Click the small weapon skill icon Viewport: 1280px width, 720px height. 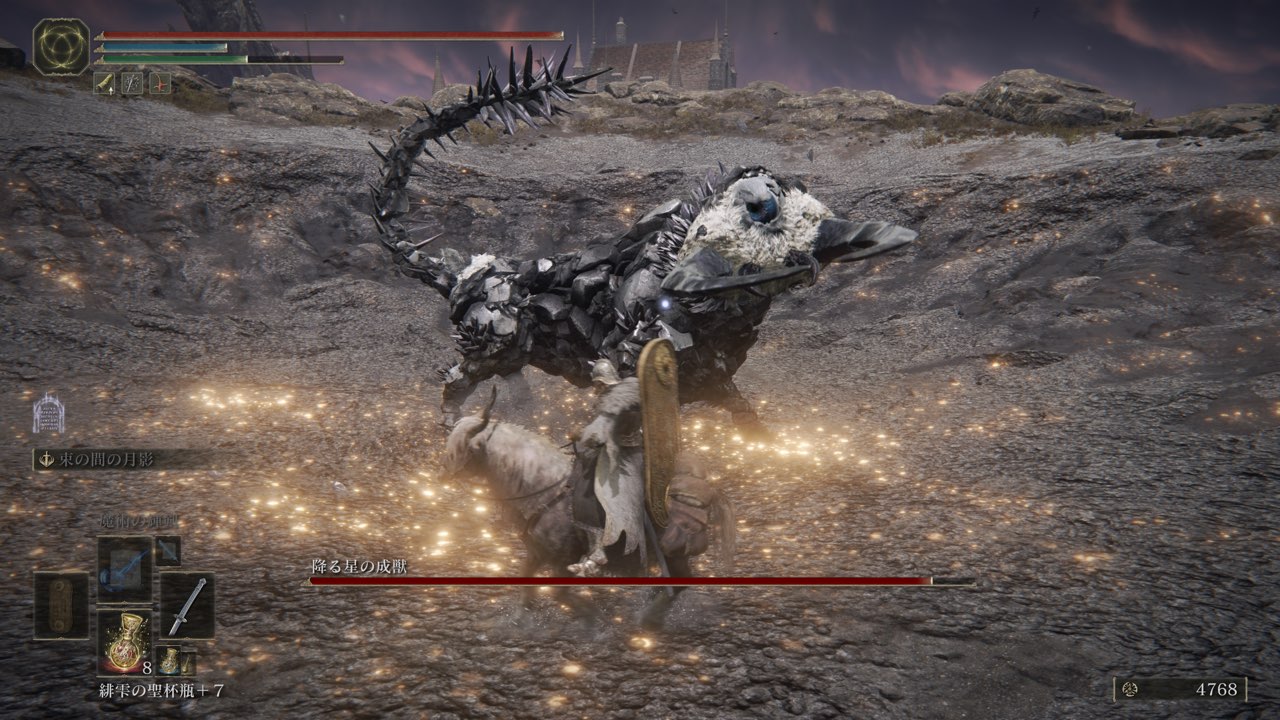167,550
